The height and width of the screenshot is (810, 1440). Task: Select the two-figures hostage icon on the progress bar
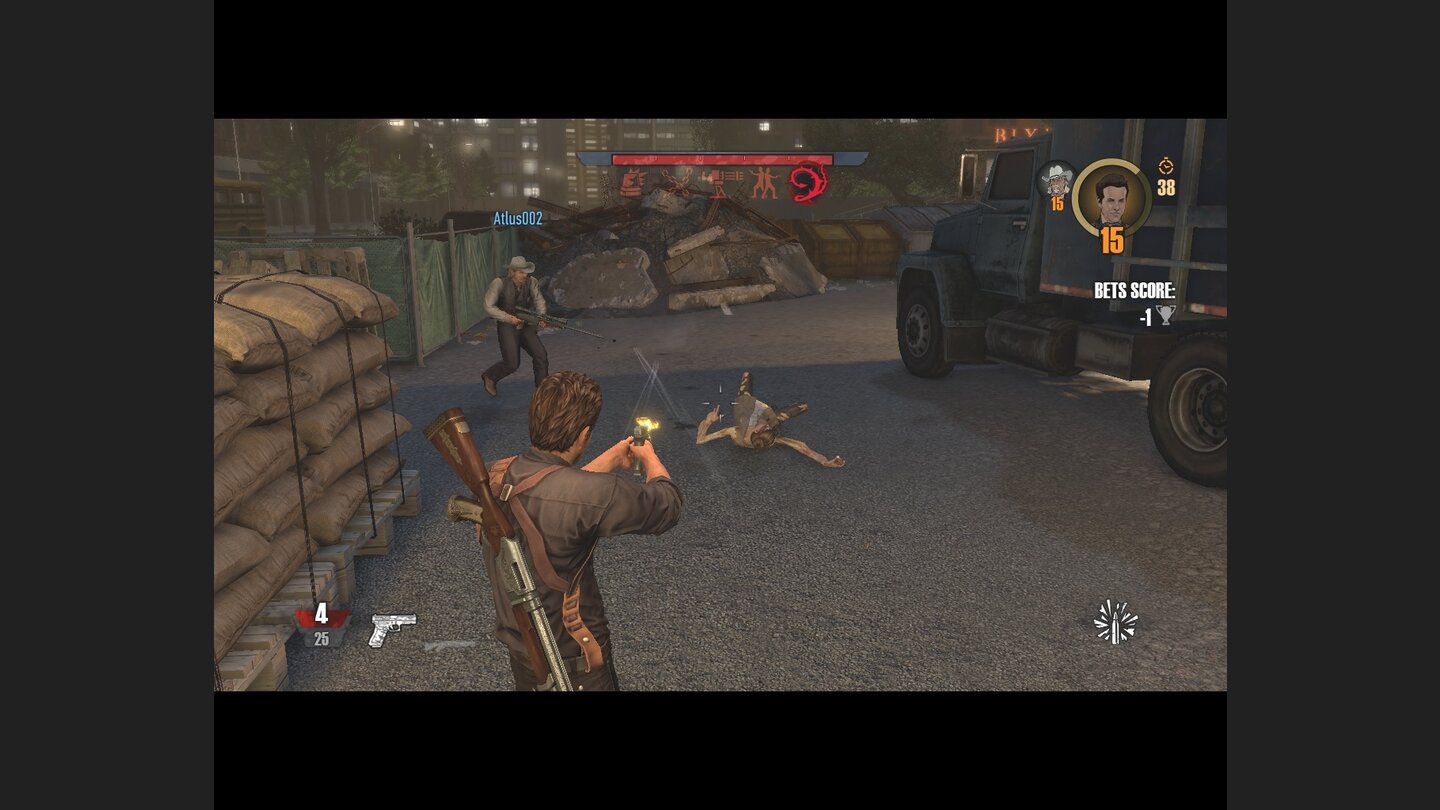point(764,180)
